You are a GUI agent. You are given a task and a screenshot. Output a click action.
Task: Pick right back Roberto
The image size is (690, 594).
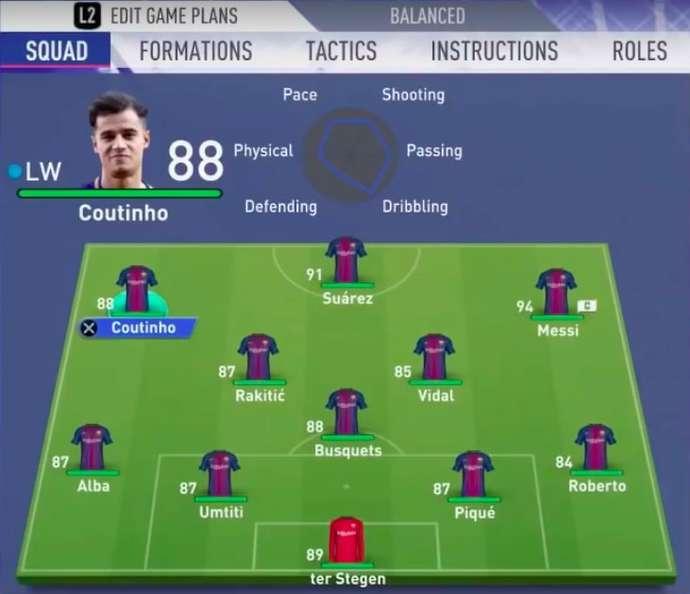tap(596, 450)
